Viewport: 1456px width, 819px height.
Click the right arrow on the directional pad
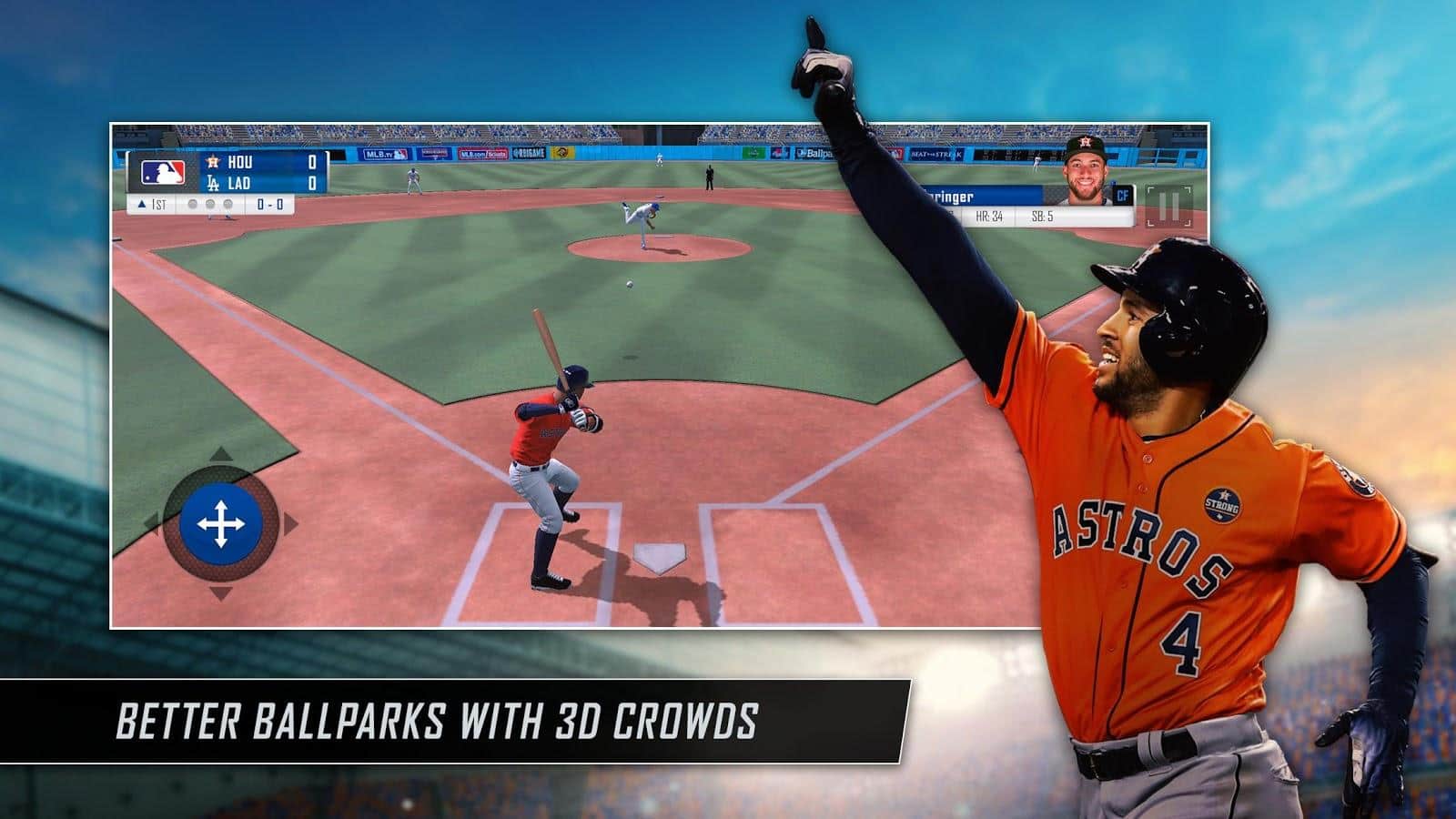[290, 524]
